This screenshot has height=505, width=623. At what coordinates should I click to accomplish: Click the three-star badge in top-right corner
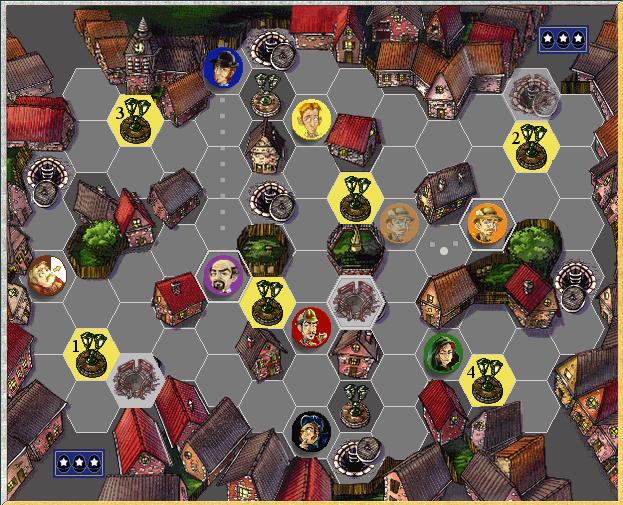(x=562, y=38)
